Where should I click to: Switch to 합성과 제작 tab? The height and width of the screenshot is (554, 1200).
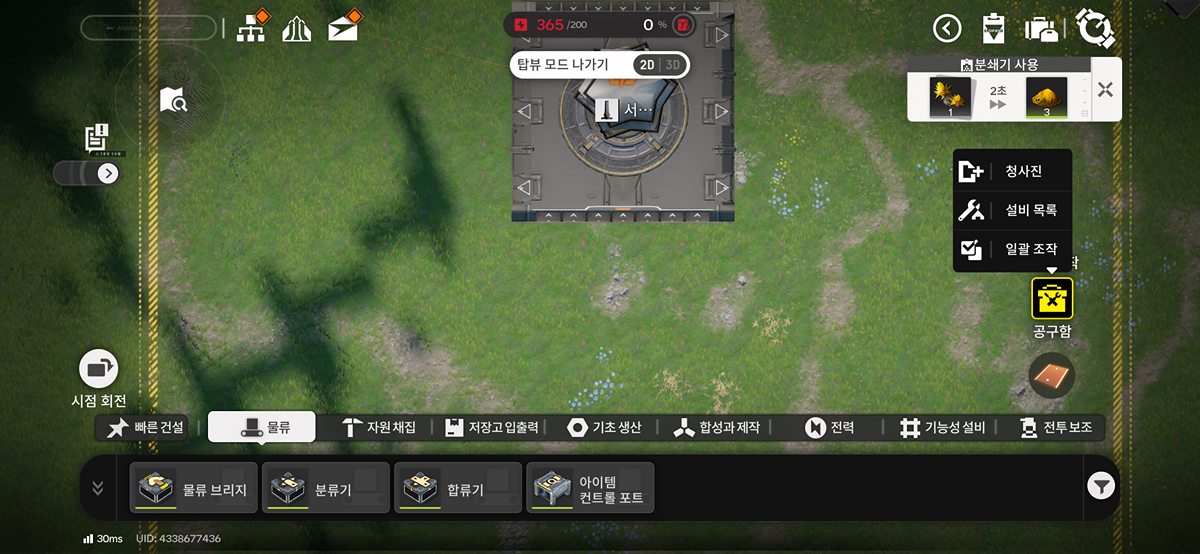pos(716,427)
